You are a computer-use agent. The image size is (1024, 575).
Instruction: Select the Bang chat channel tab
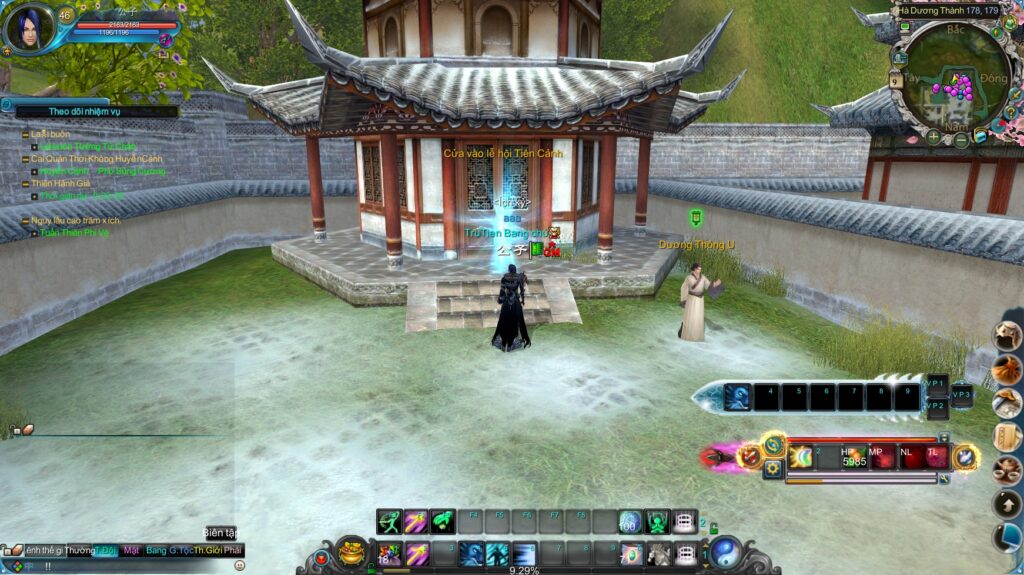pos(156,551)
